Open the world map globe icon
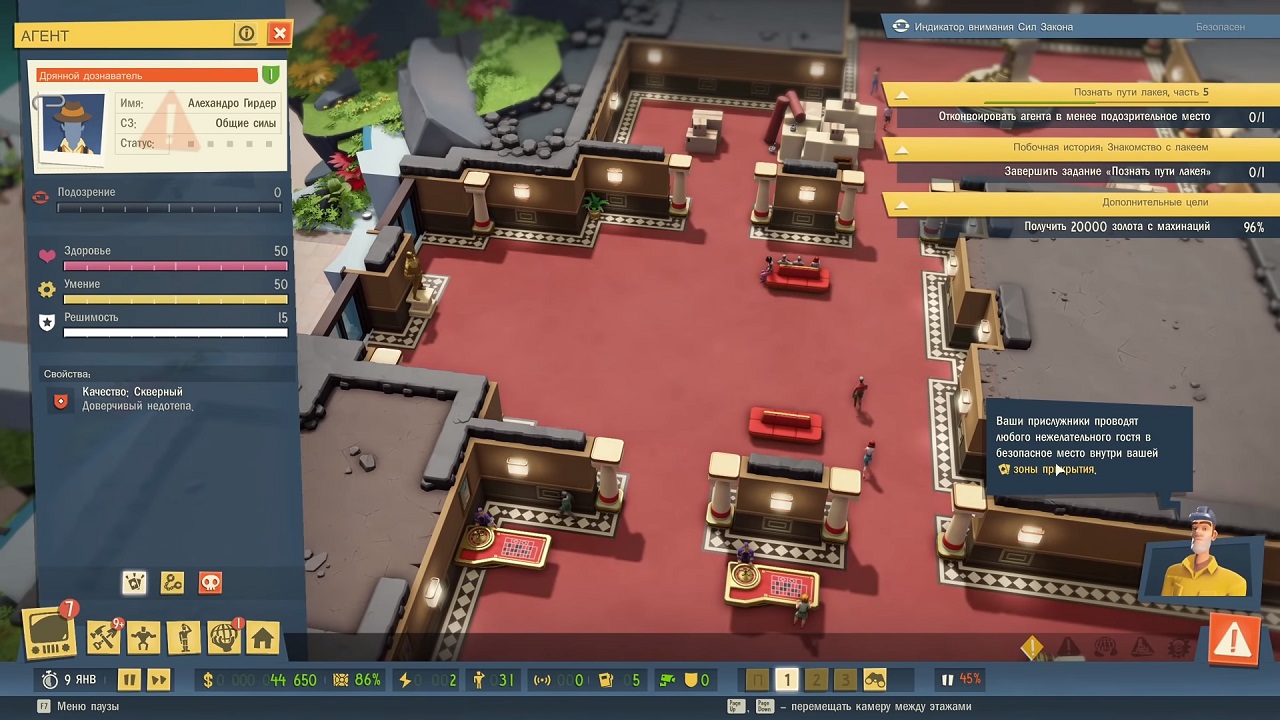The width and height of the screenshot is (1280, 720). pyautogui.click(x=223, y=637)
